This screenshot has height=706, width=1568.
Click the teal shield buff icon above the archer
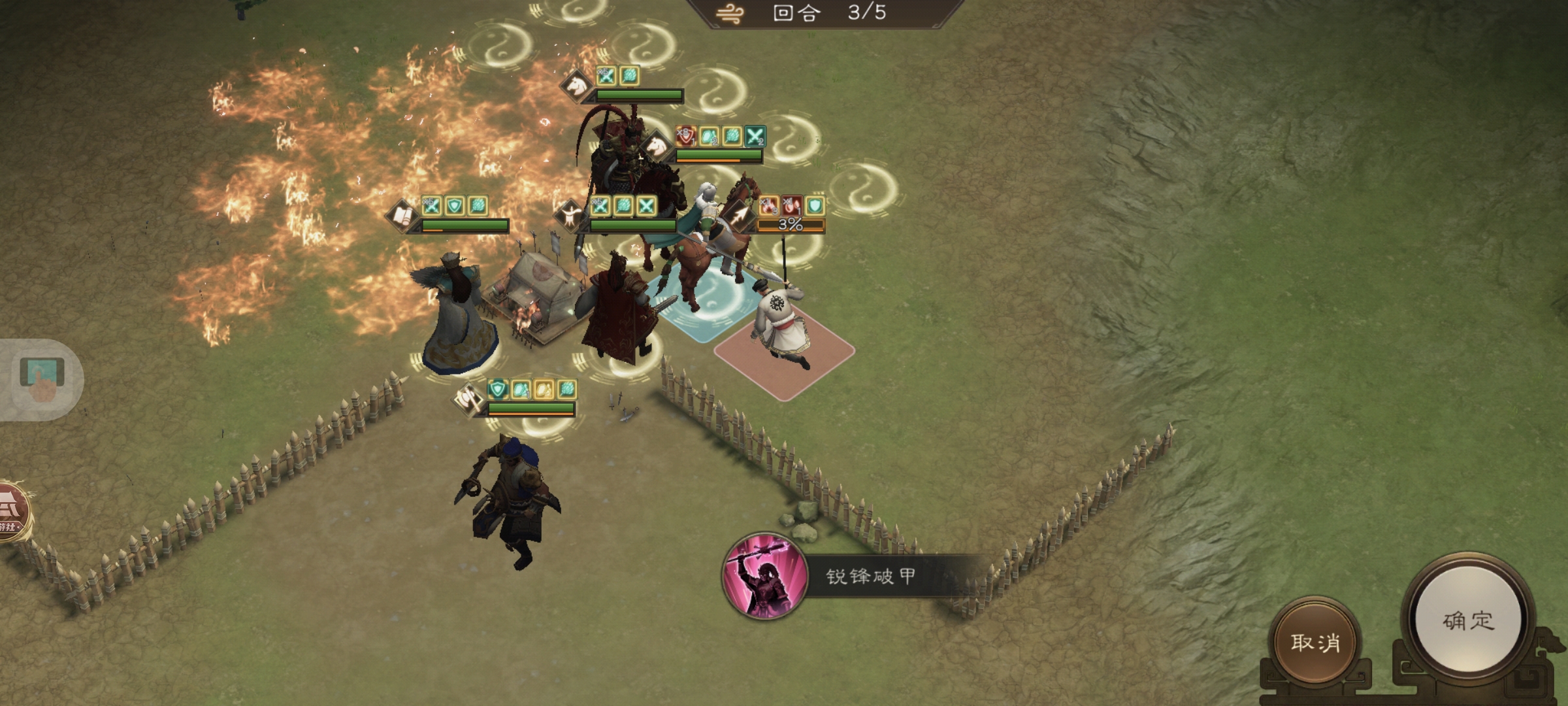(814, 203)
